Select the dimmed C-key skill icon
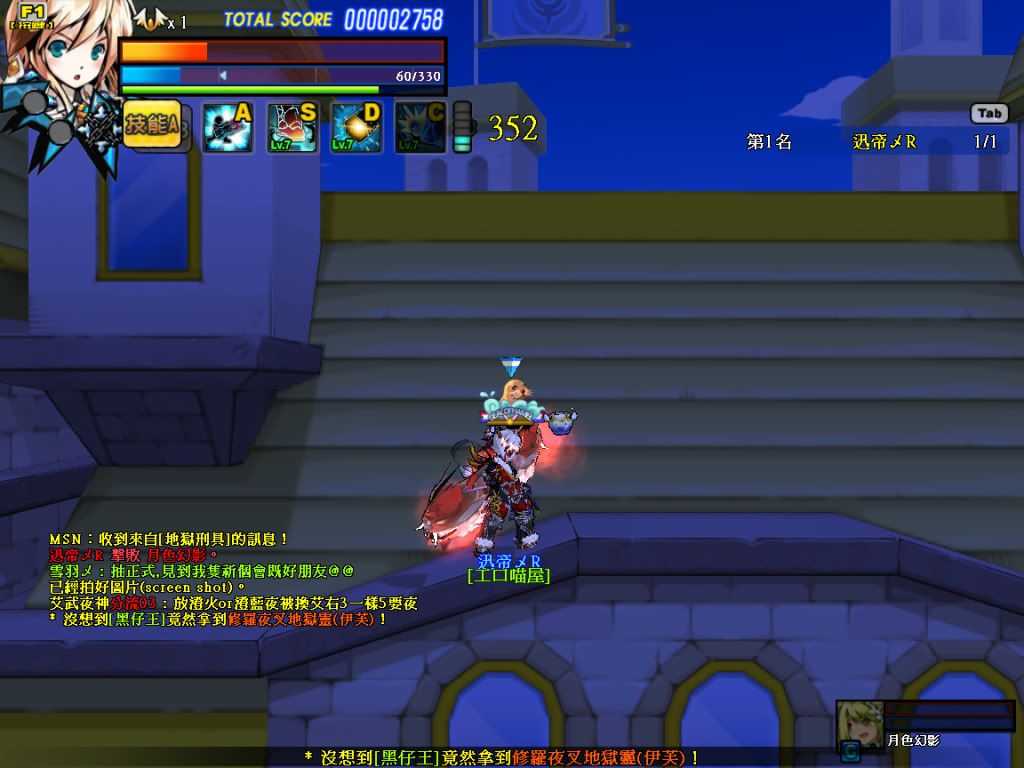The height and width of the screenshot is (768, 1024). click(x=419, y=127)
